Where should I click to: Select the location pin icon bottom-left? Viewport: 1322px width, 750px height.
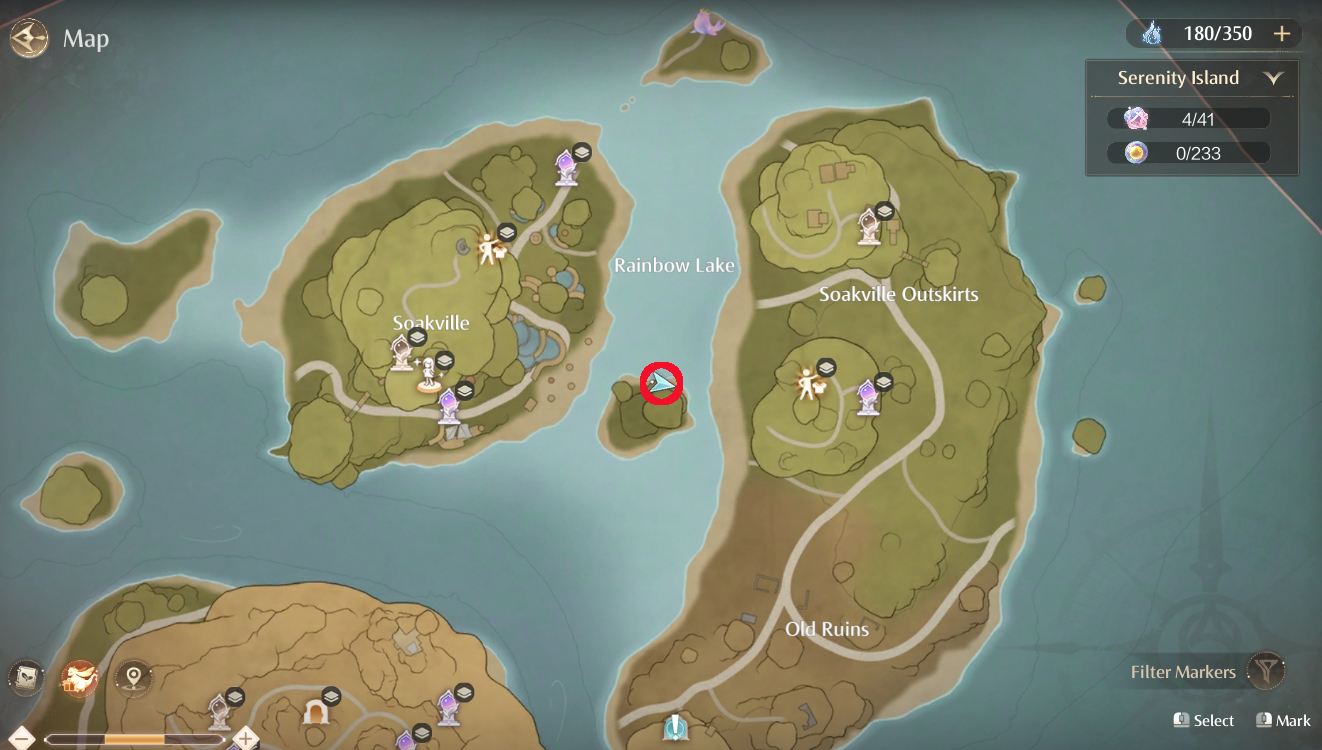(134, 678)
